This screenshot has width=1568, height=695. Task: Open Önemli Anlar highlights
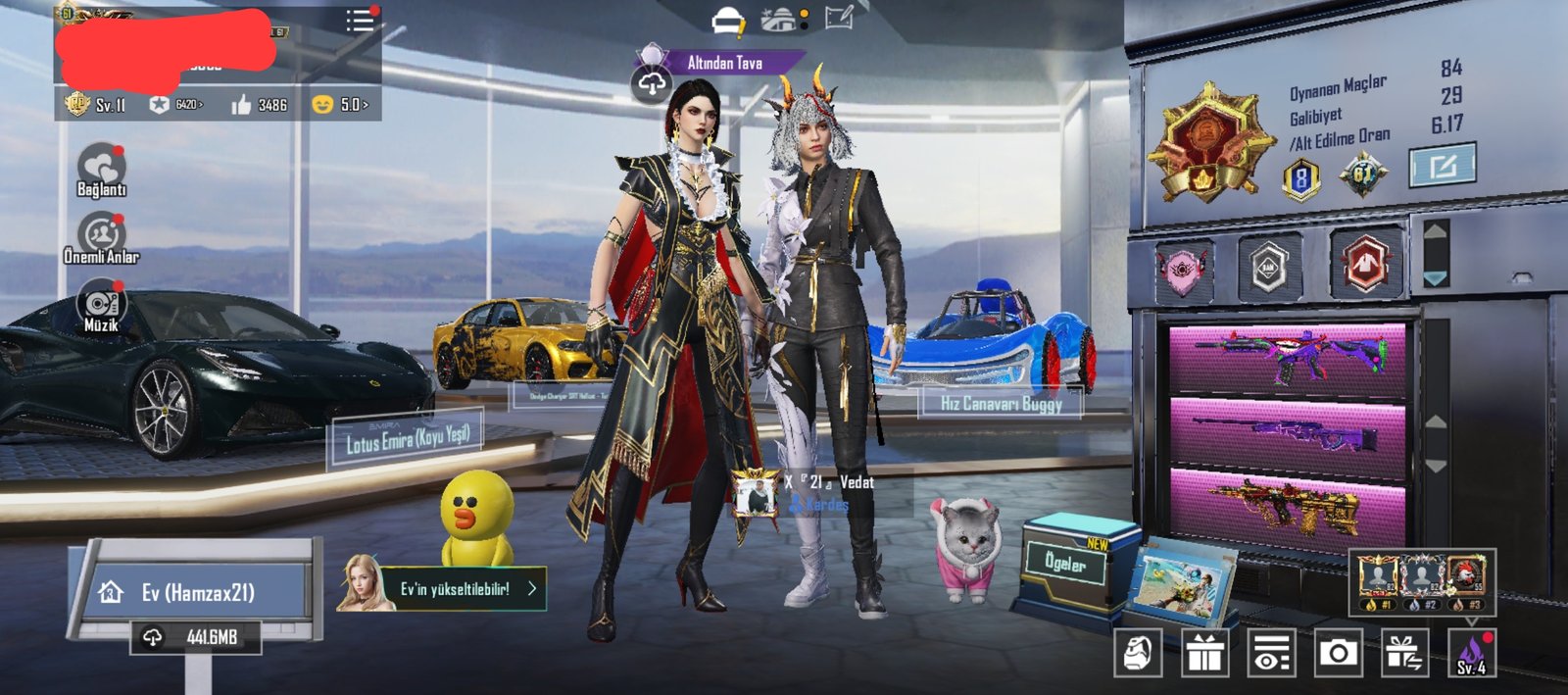101,238
